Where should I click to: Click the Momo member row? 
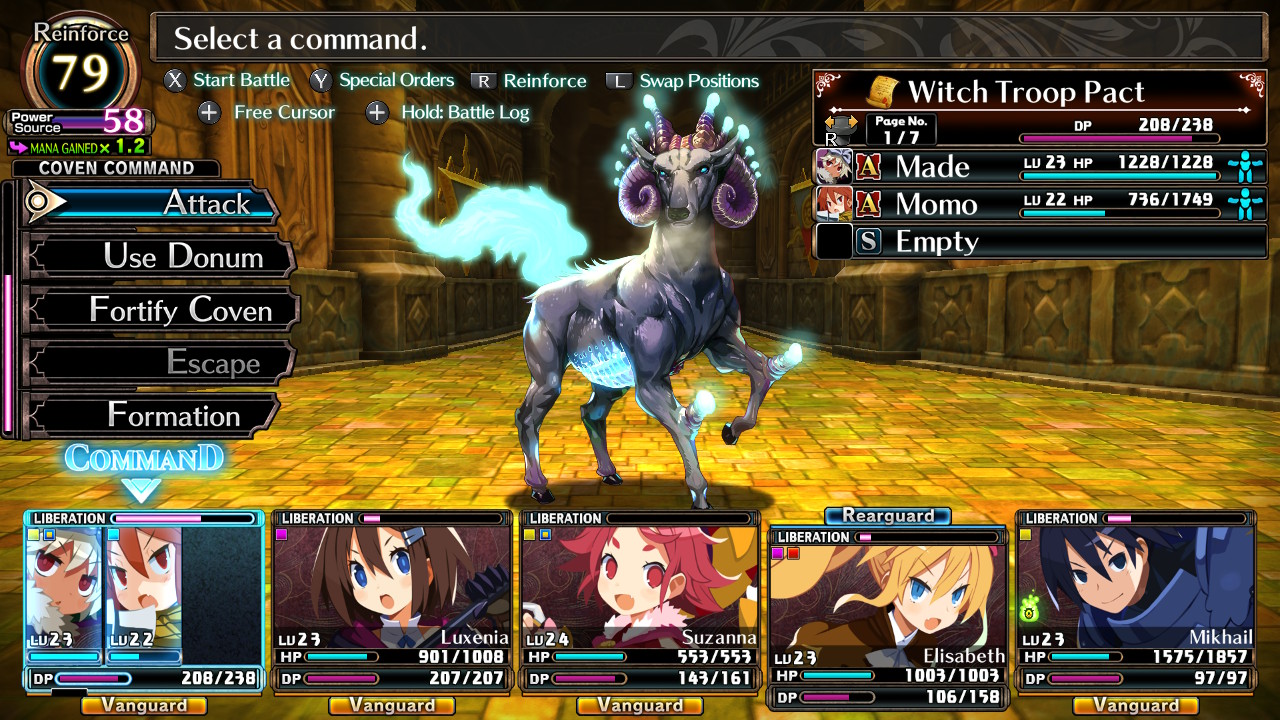coord(1040,204)
